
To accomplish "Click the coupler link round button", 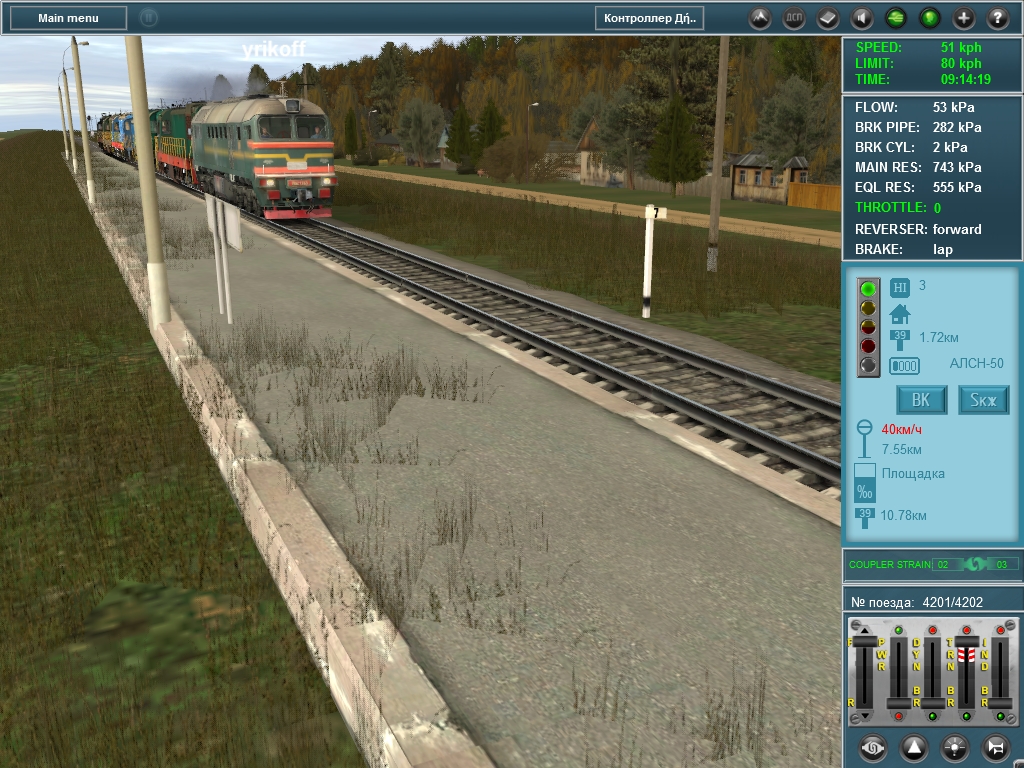I will point(872,747).
